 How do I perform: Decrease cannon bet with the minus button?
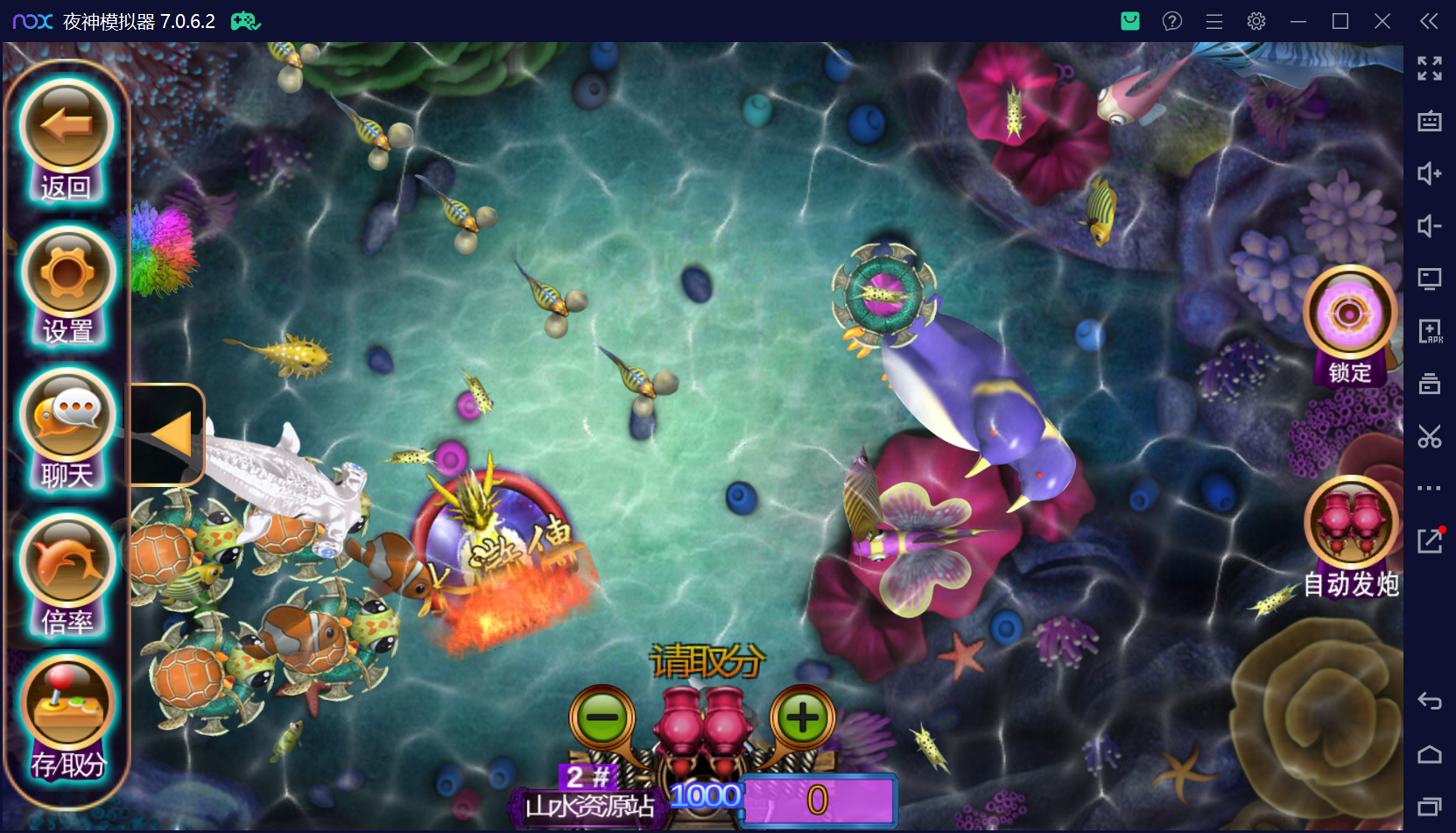602,718
